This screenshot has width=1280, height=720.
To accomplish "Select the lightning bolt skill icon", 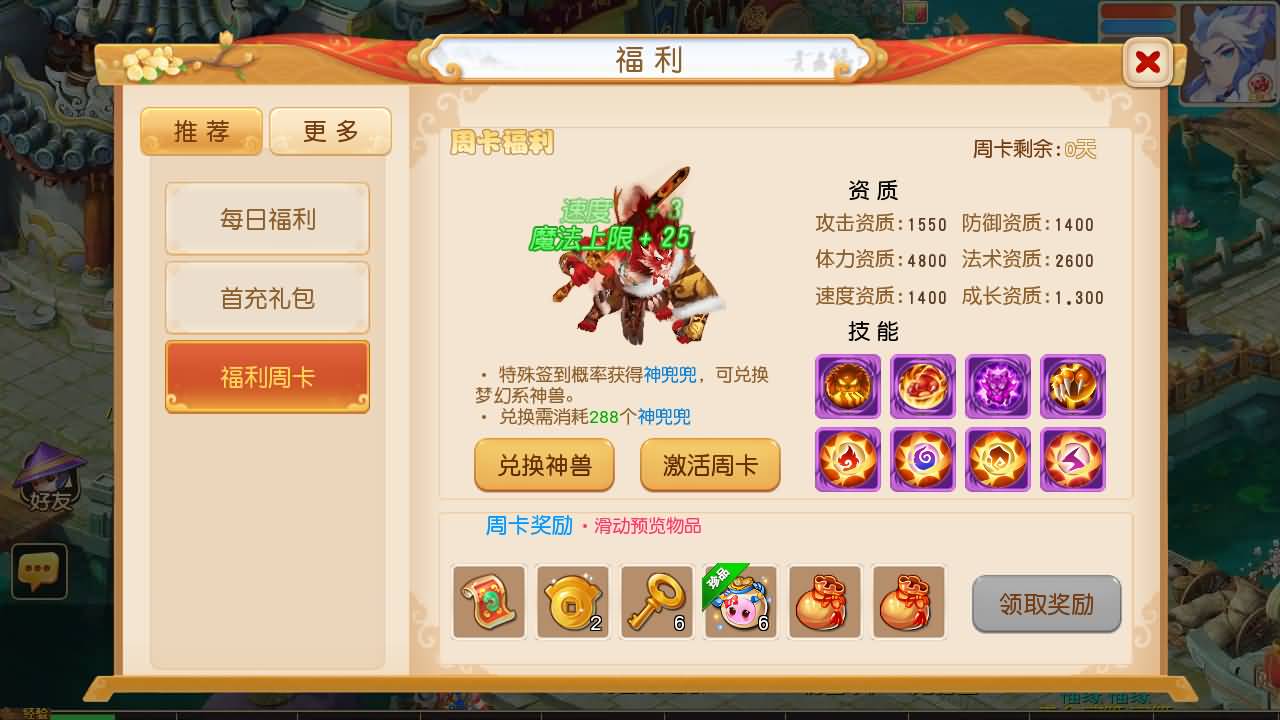I will click(x=1072, y=460).
